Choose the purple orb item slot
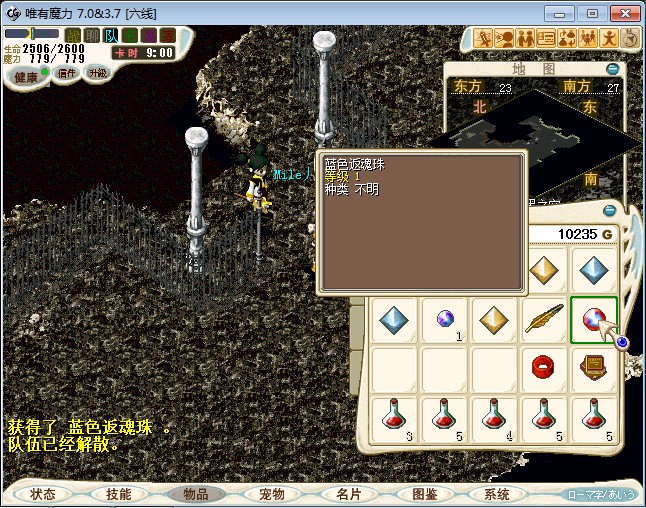Viewport: 646px width, 508px height. pos(444,320)
